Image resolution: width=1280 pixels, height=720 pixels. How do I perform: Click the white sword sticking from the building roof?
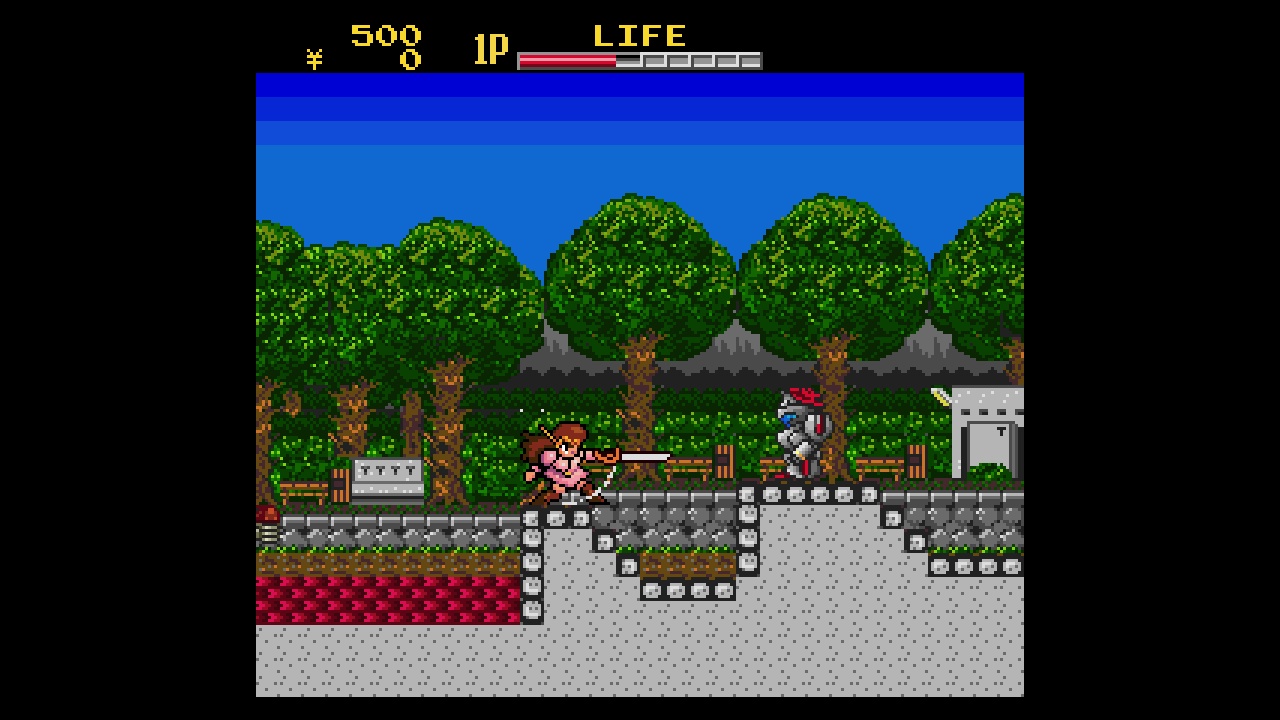(941, 395)
